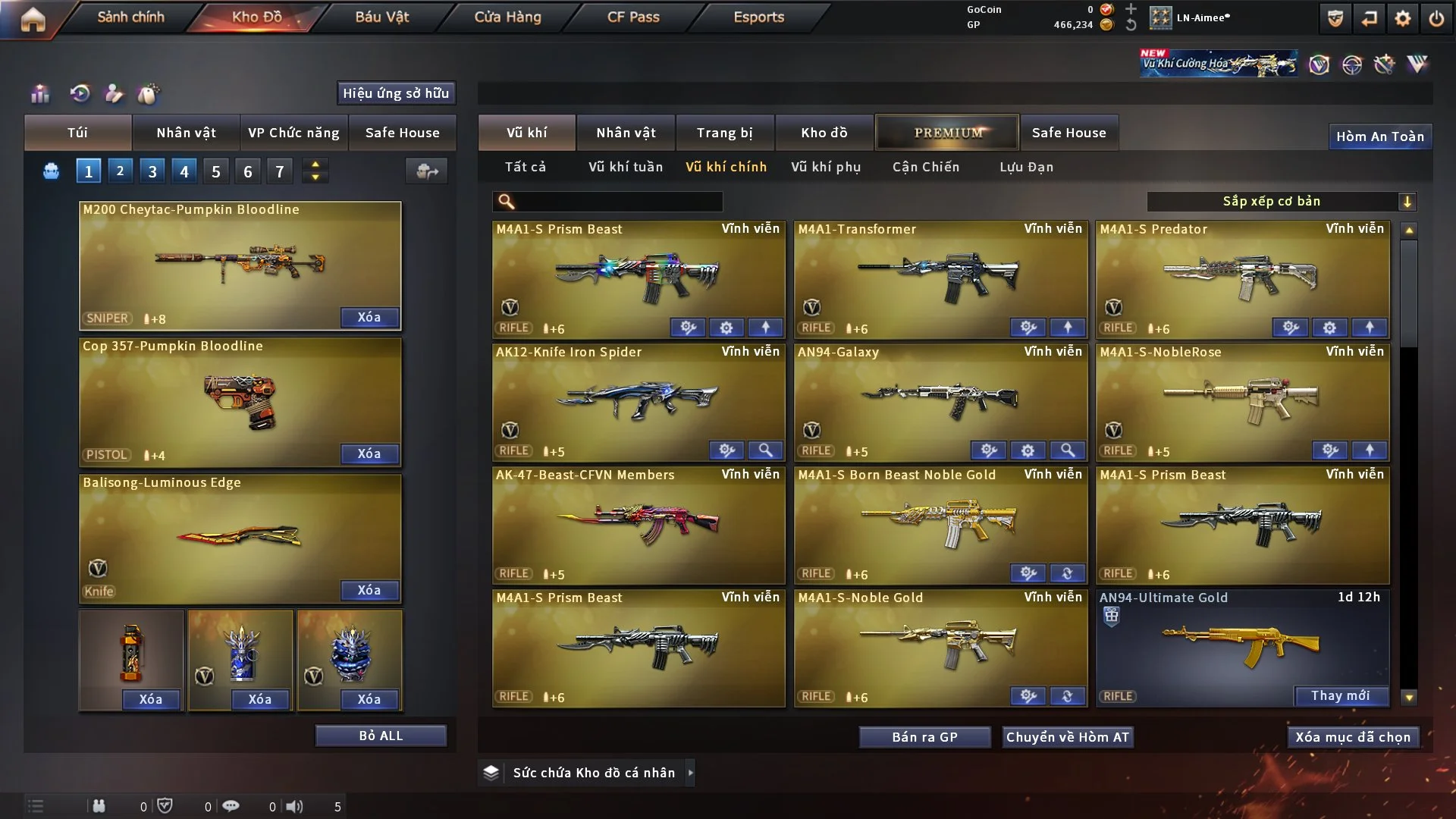
Task: Click the home icon button
Action: pos(33,19)
